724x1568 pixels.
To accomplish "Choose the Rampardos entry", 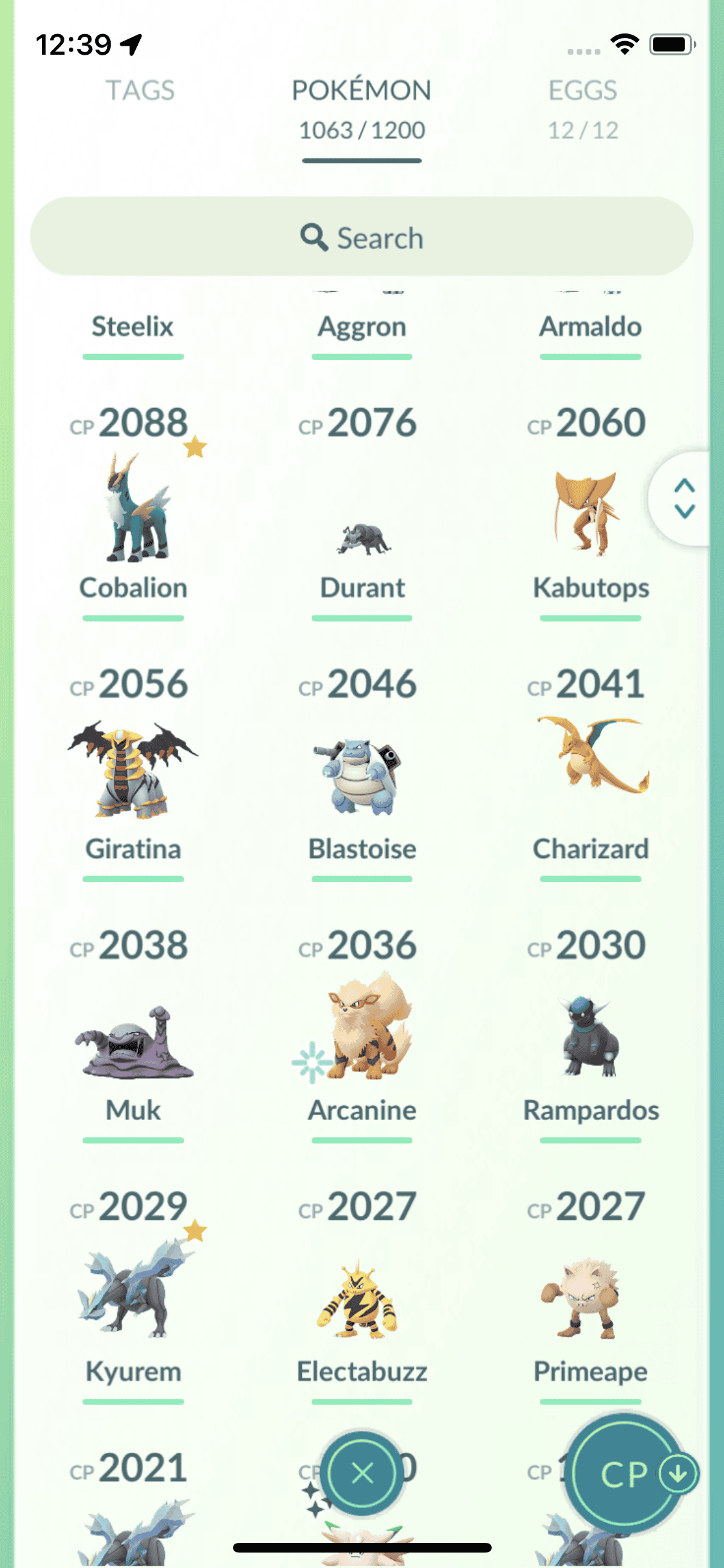I will [x=590, y=1038].
